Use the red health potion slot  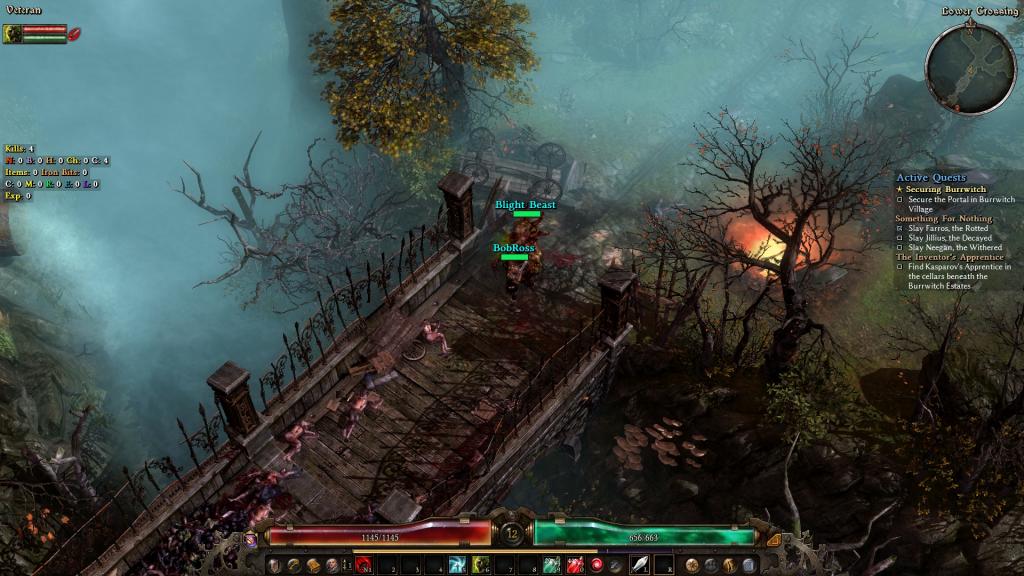click(575, 566)
